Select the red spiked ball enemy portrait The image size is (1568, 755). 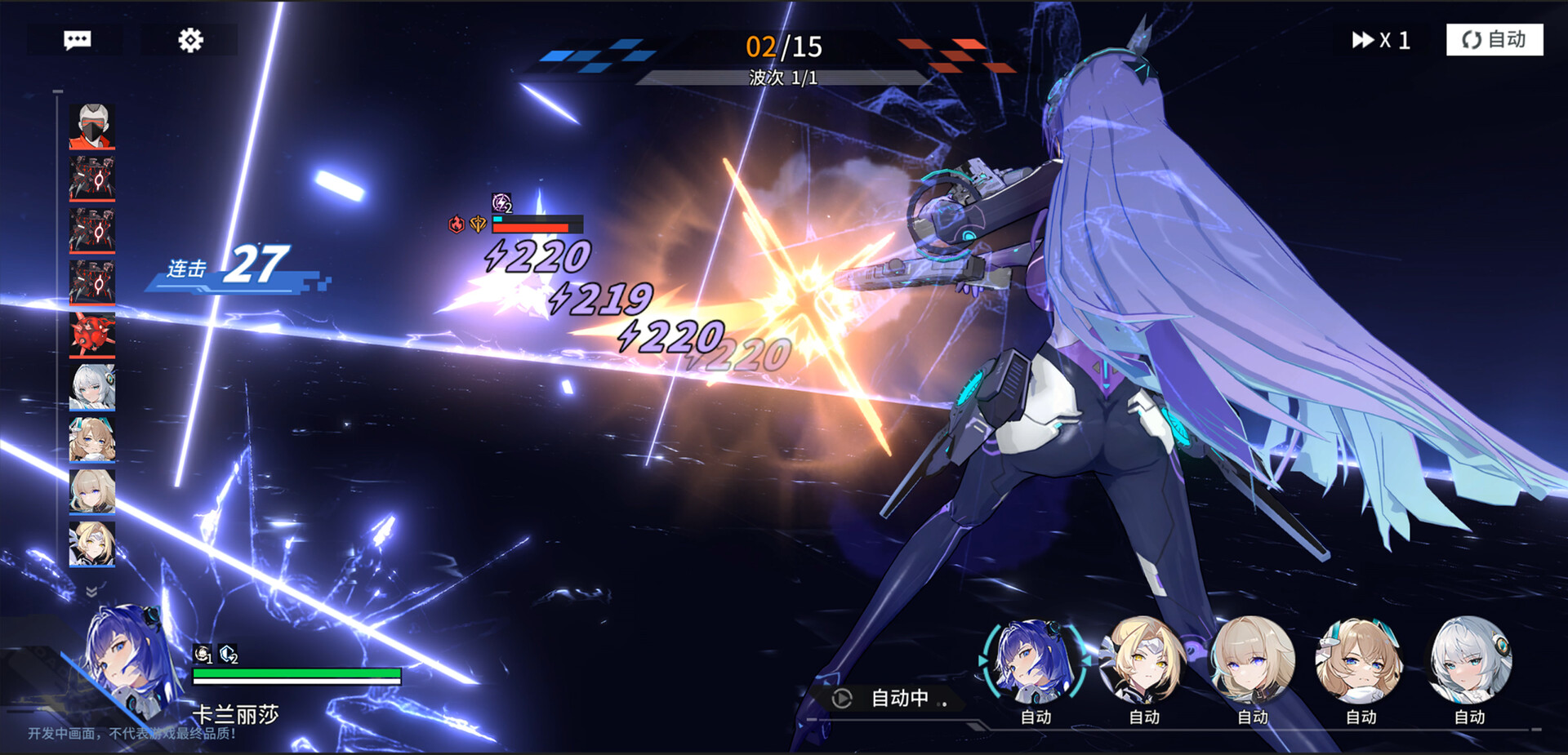click(x=92, y=335)
